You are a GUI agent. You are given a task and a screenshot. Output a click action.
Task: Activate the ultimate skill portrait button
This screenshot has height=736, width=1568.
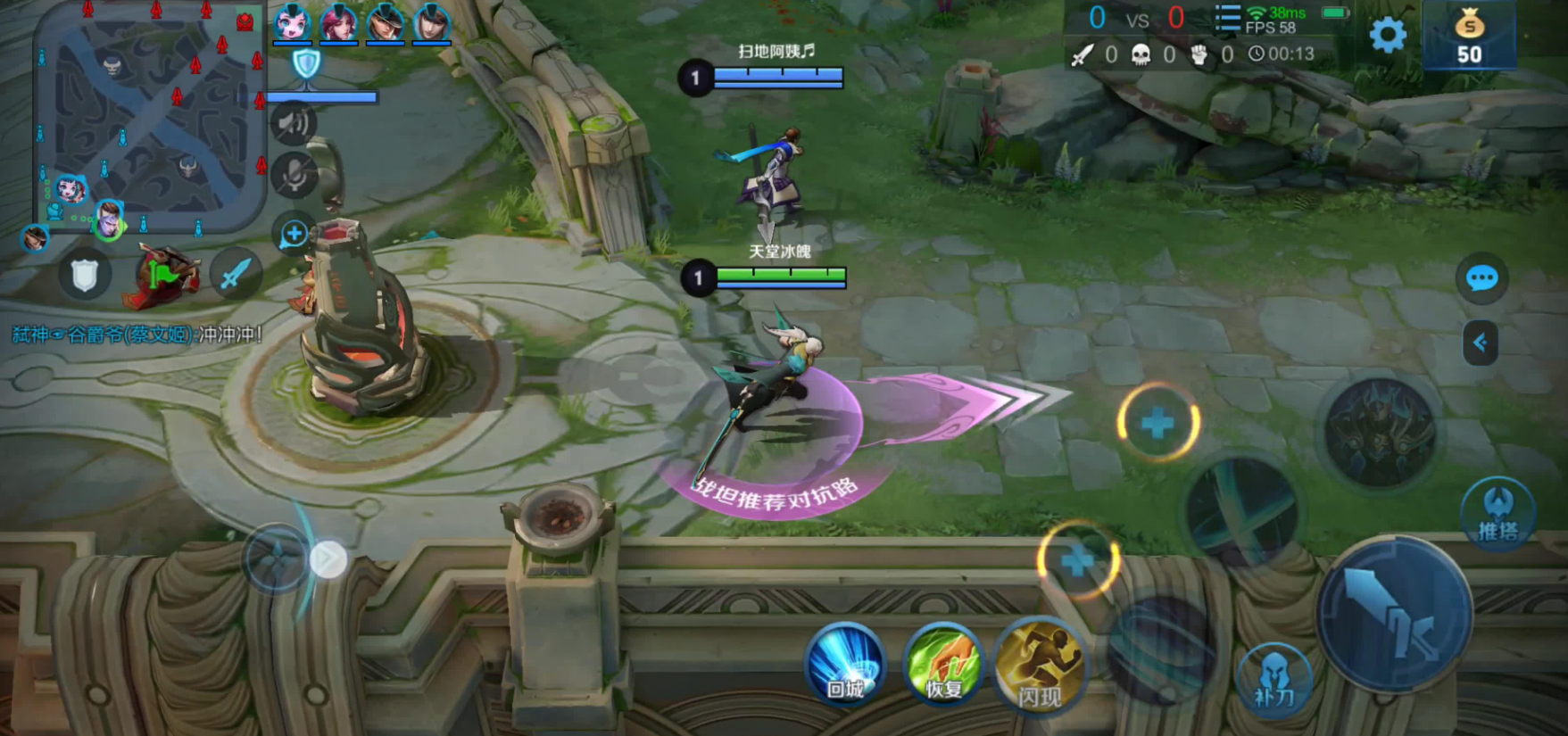(x=1380, y=432)
